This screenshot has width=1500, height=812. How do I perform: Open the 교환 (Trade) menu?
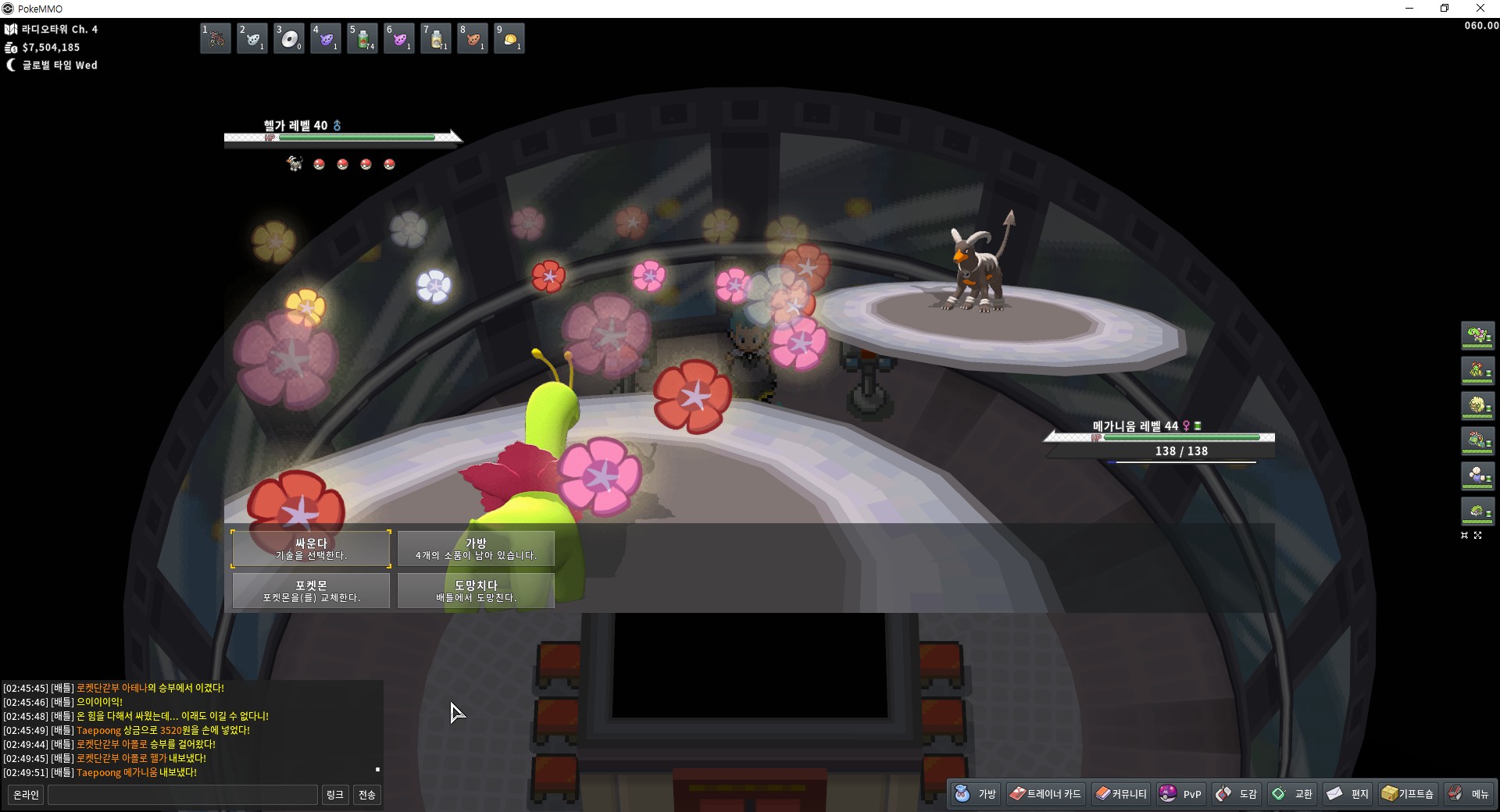tap(1292, 794)
